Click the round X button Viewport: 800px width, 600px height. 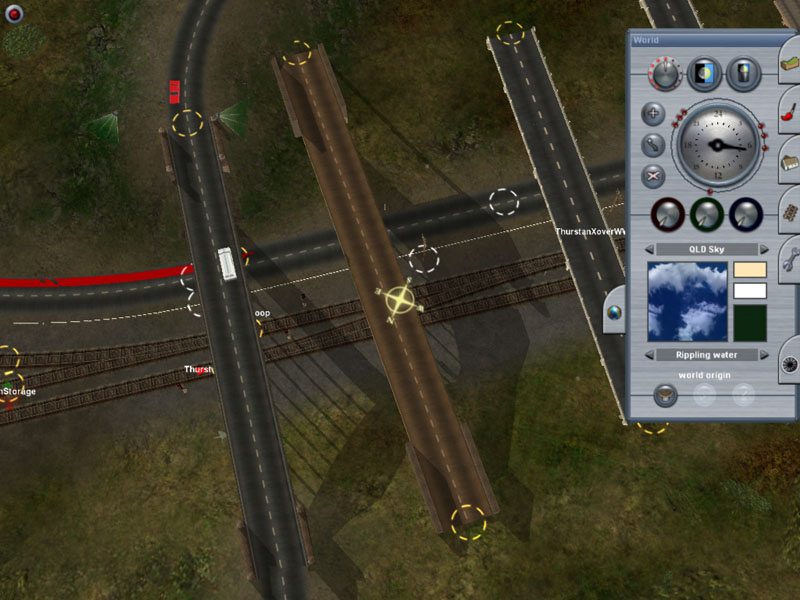click(x=653, y=176)
